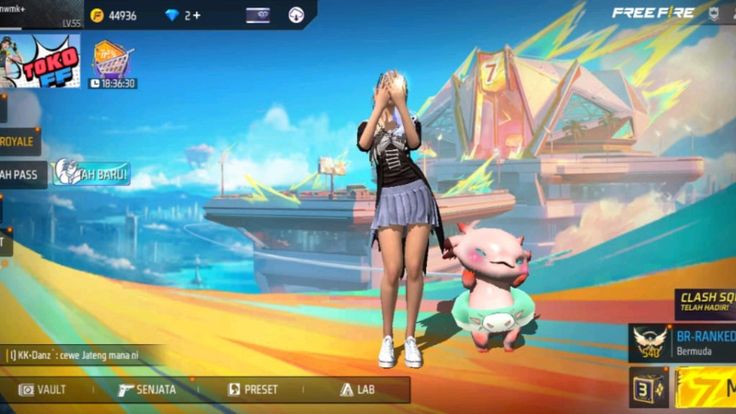Viewport: 736px width, 414px height.
Task: Select the Preset option
Action: coord(248,389)
